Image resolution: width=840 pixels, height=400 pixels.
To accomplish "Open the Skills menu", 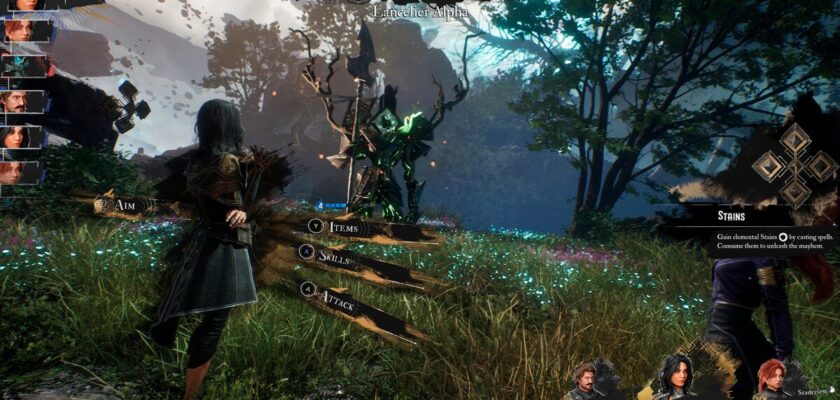I will 336,256.
